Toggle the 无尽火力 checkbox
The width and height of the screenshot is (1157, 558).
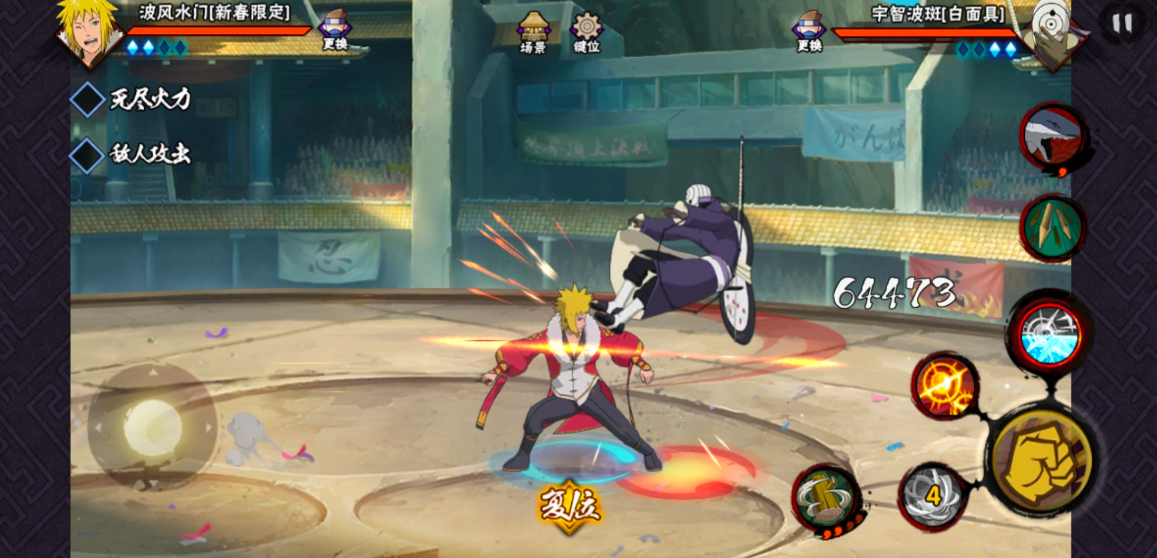(x=88, y=99)
